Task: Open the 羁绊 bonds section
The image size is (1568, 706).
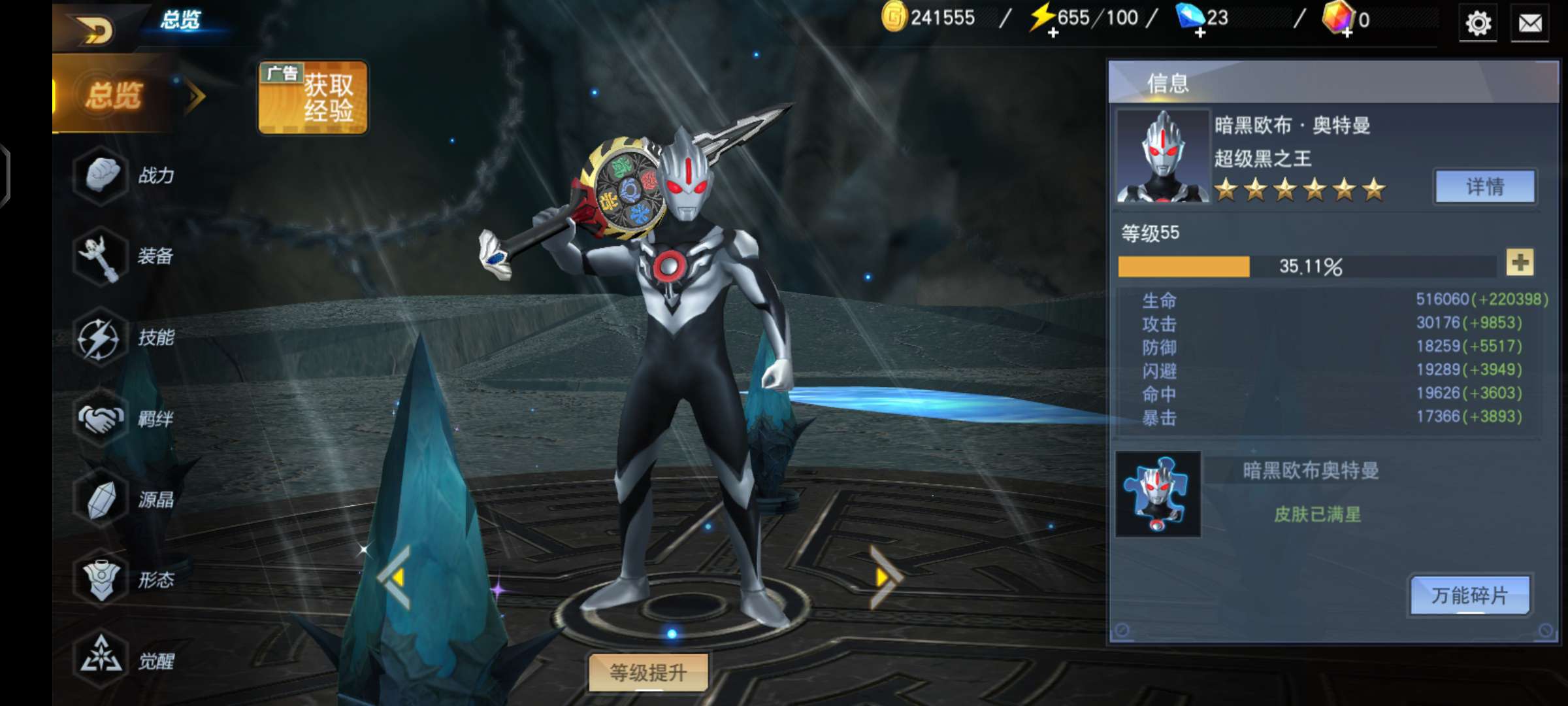Action: click(x=124, y=418)
